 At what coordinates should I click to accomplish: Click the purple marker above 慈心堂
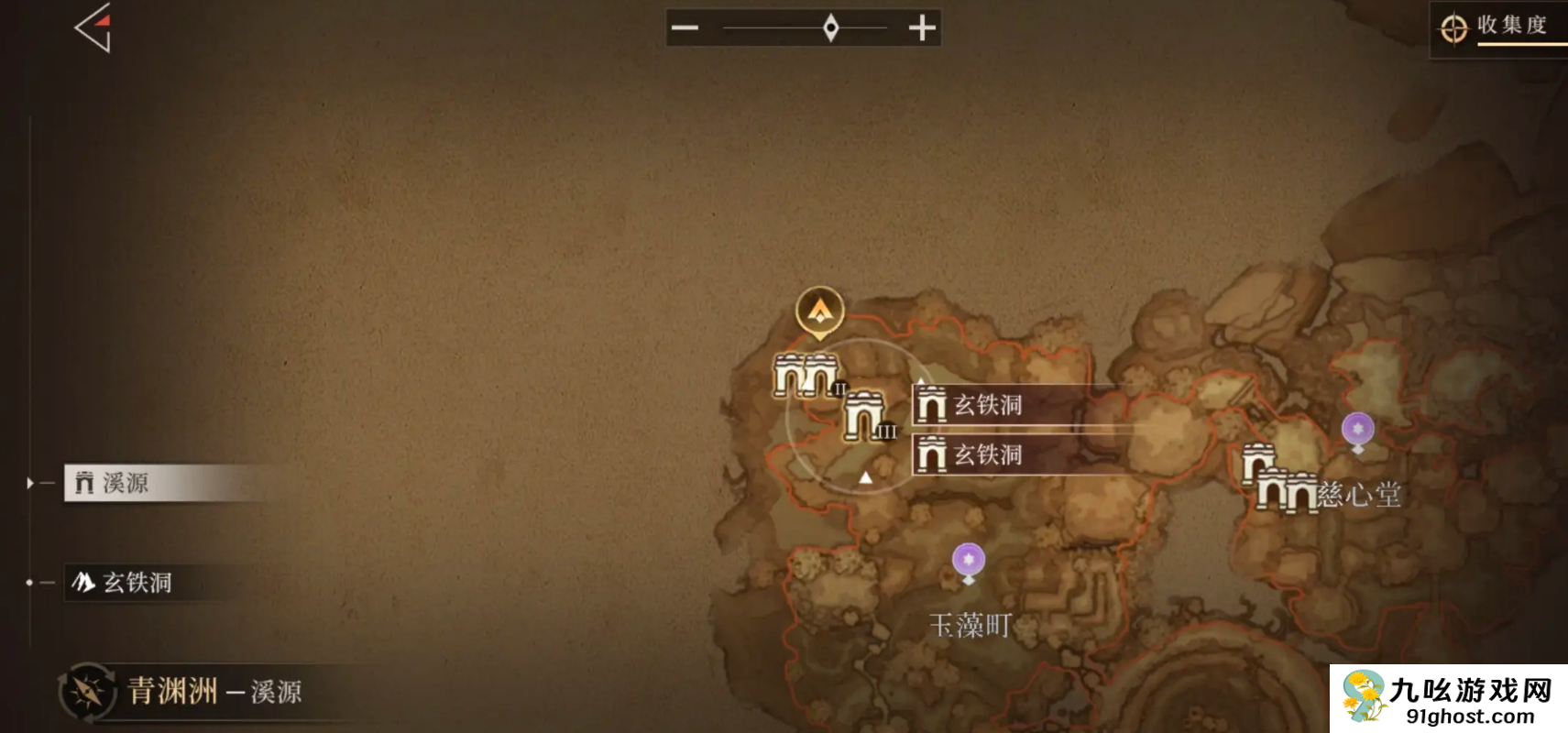(1357, 428)
